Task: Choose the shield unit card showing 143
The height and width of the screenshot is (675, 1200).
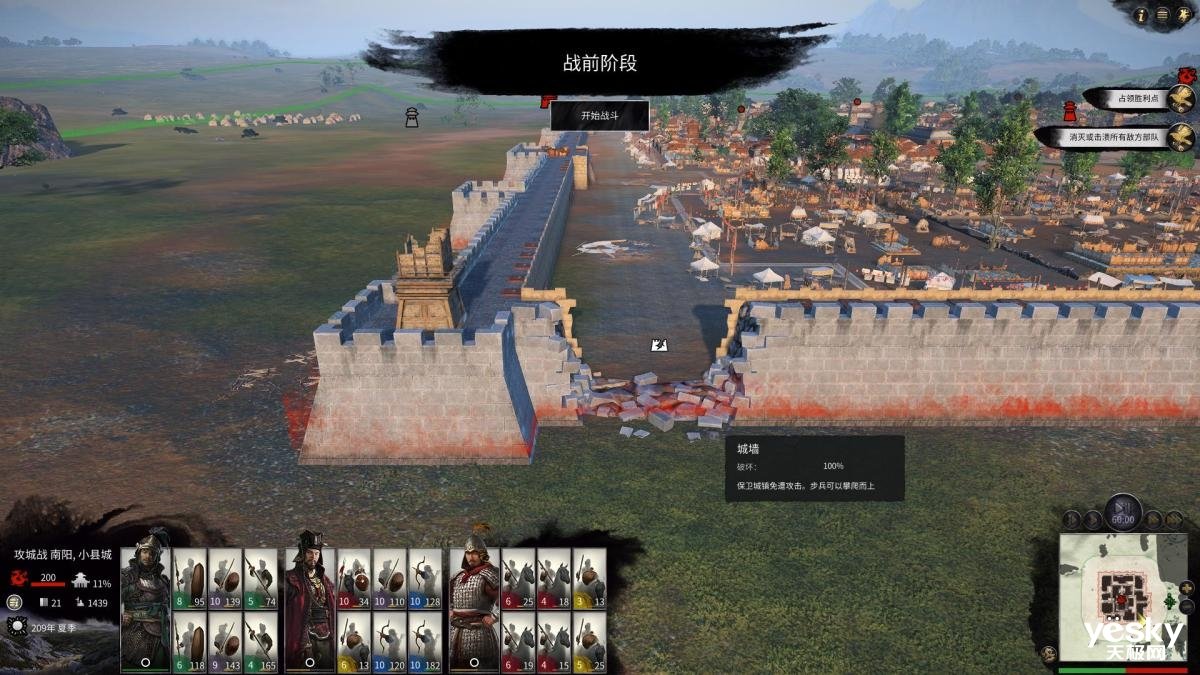Action: pos(225,641)
